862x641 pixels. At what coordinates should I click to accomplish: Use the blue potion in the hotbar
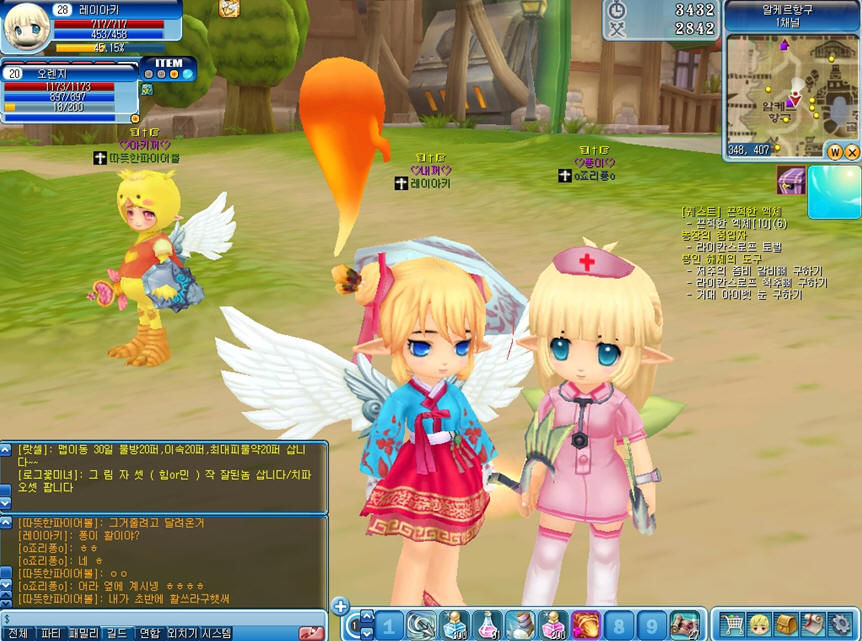tap(454, 625)
